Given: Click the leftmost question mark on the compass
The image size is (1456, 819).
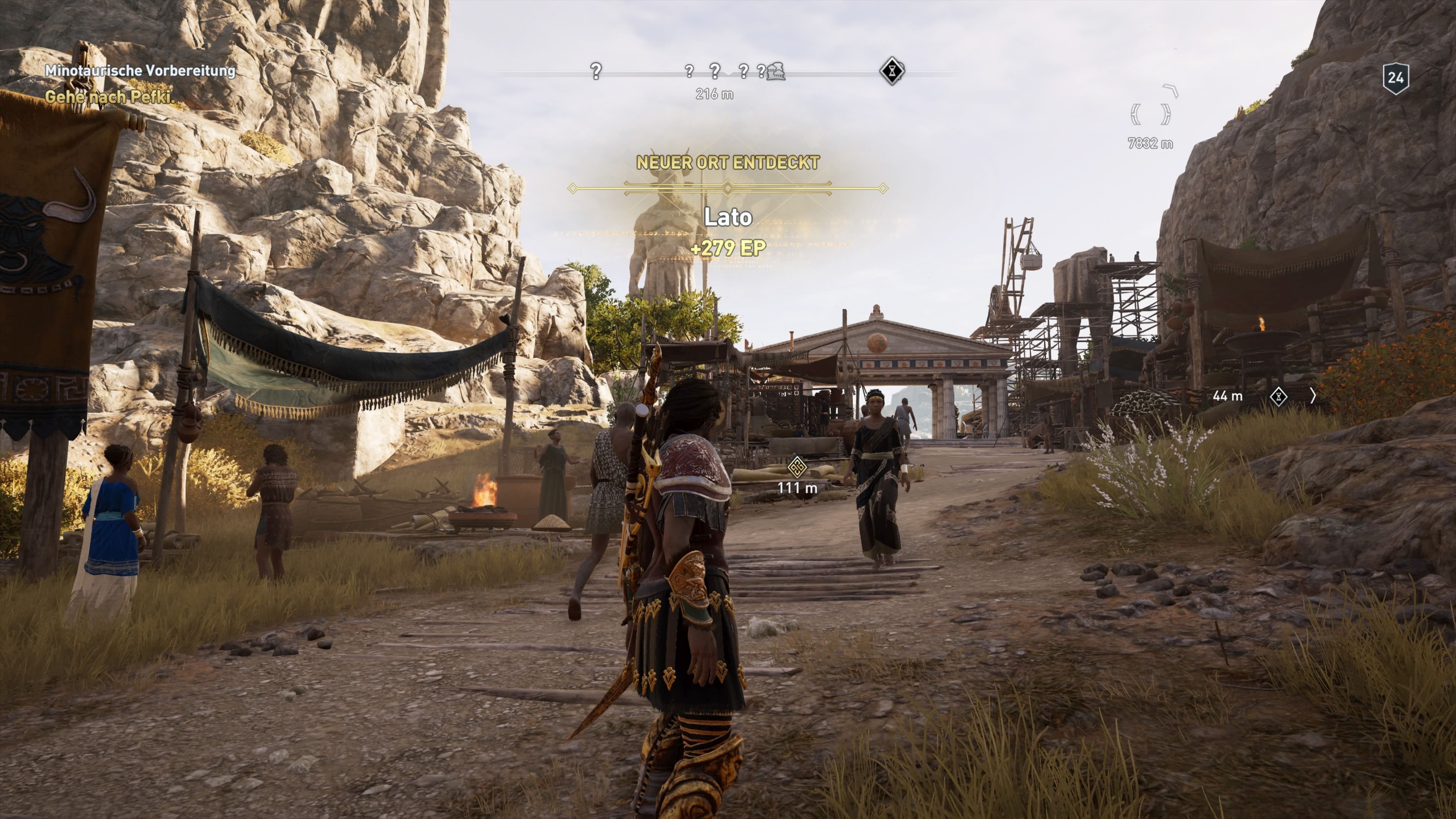Looking at the screenshot, I should [596, 71].
